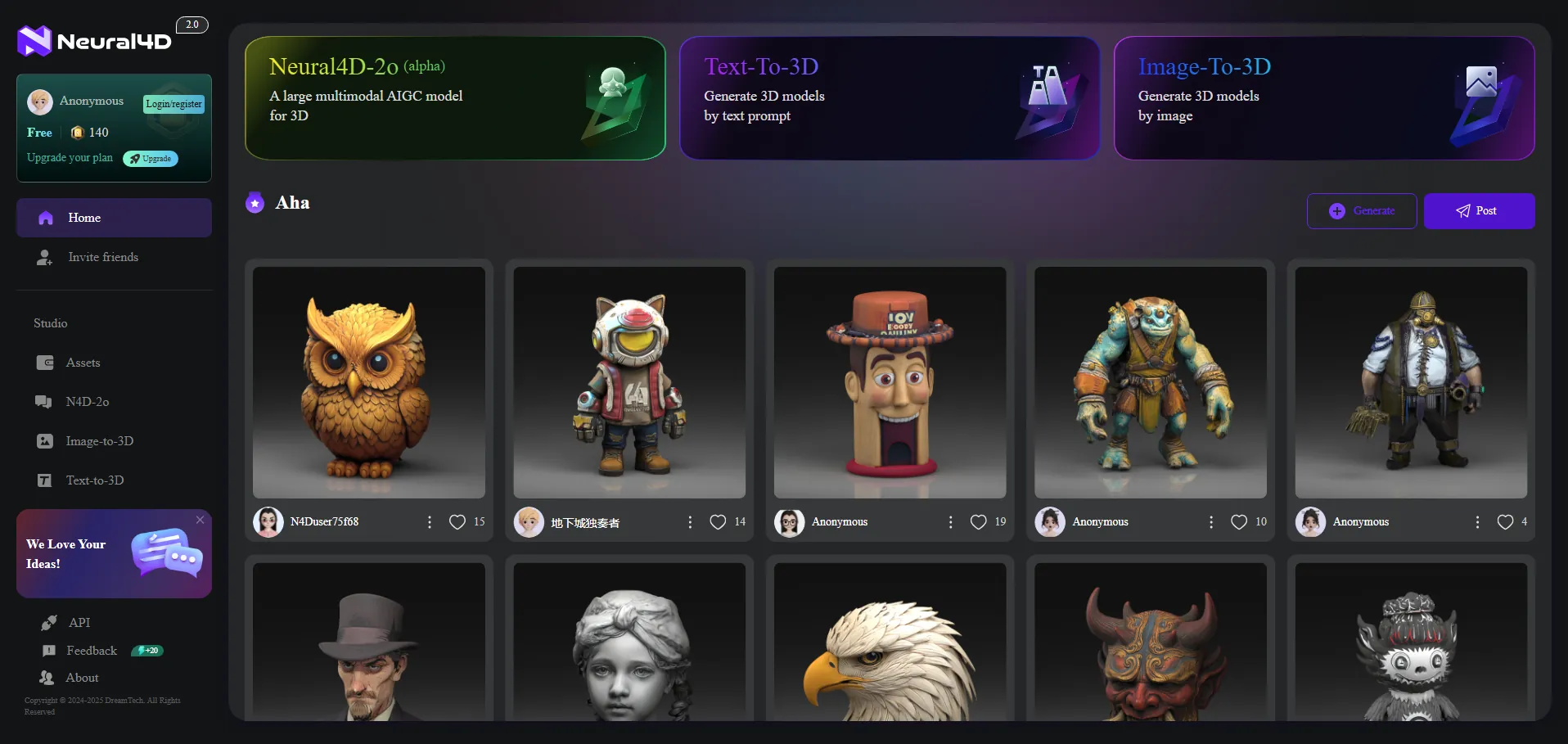The height and width of the screenshot is (744, 1568).
Task: Open options menu on the owl model card
Action: click(x=430, y=522)
